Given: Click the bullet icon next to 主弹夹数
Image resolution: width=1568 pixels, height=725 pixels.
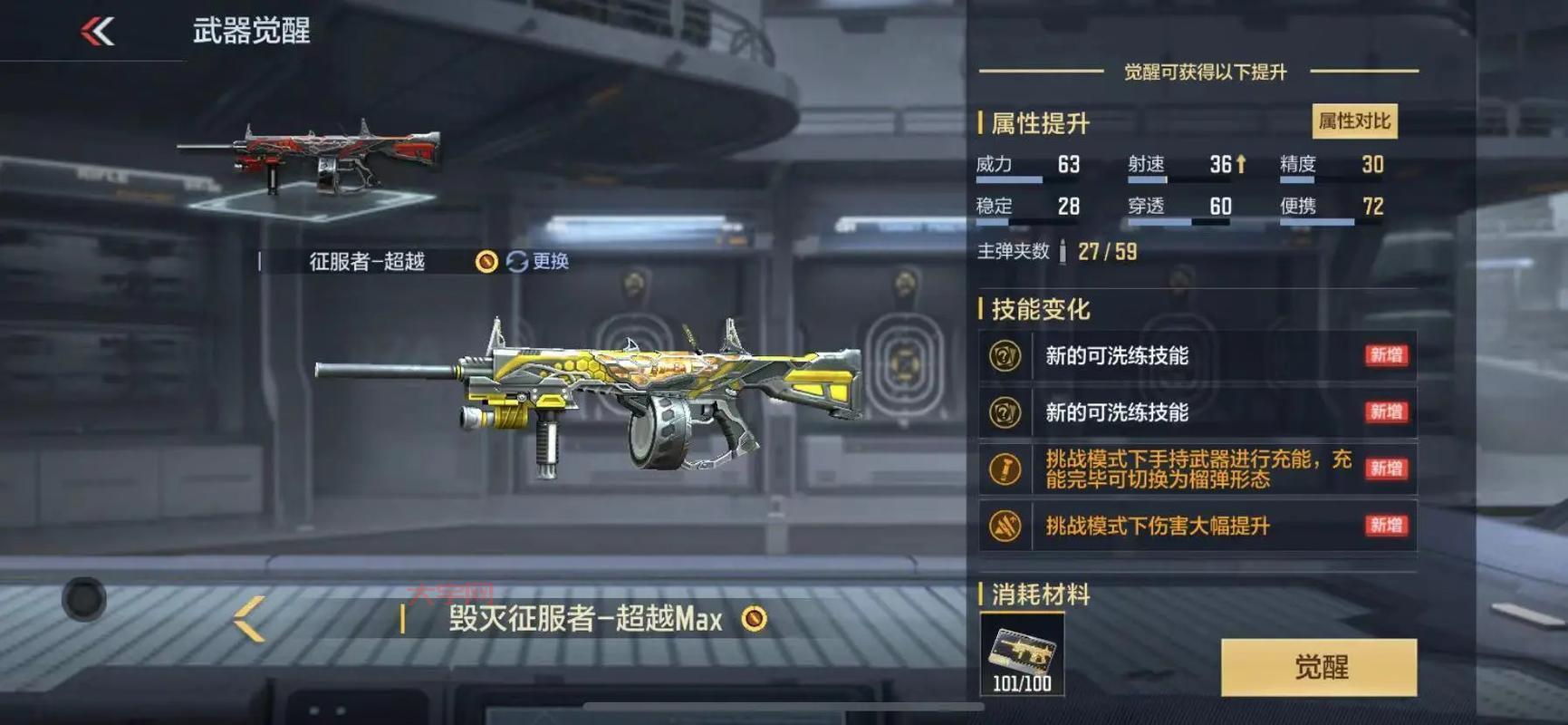Looking at the screenshot, I should pyautogui.click(x=1061, y=251).
